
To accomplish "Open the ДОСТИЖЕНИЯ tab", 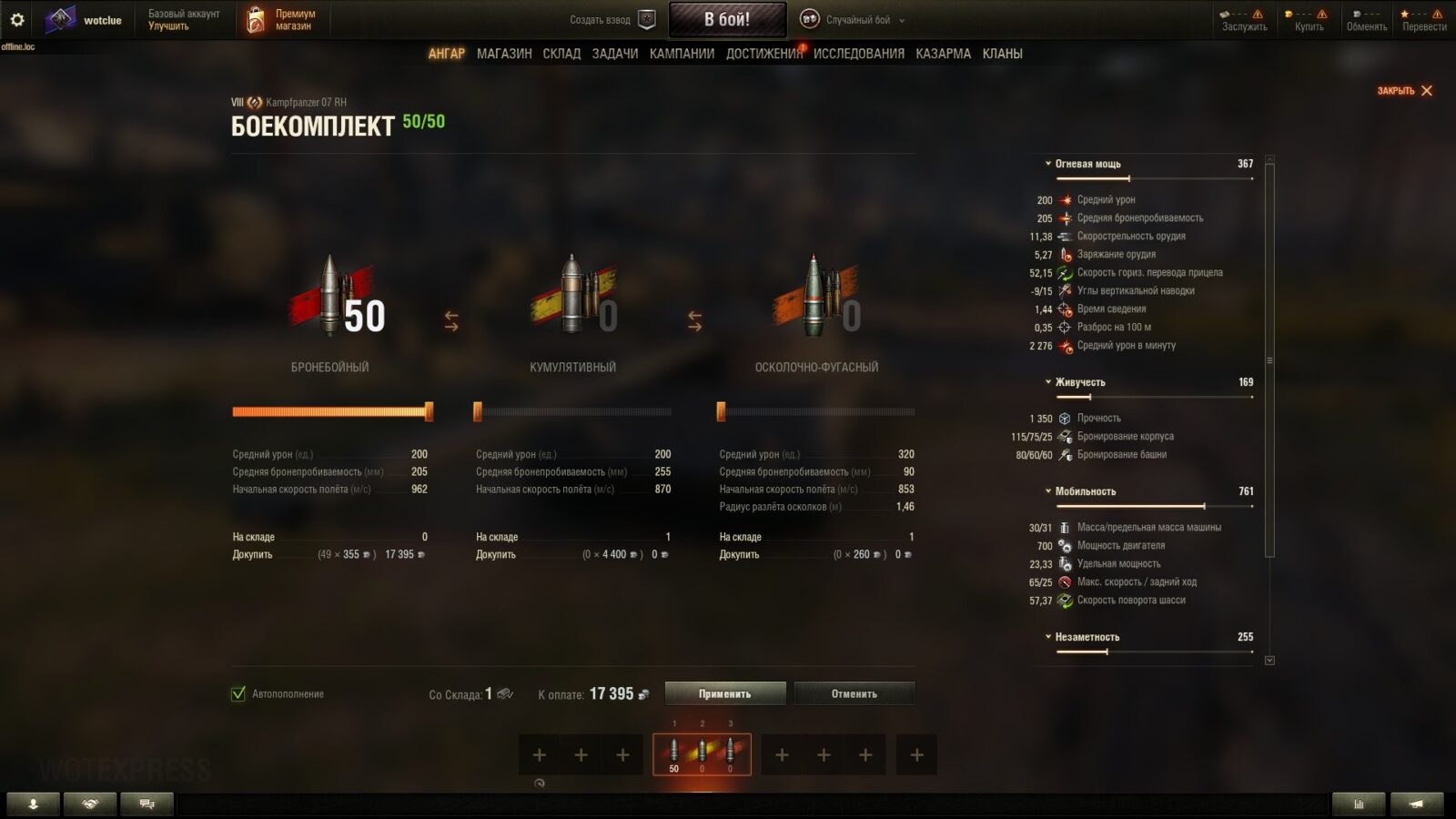I will [x=763, y=54].
